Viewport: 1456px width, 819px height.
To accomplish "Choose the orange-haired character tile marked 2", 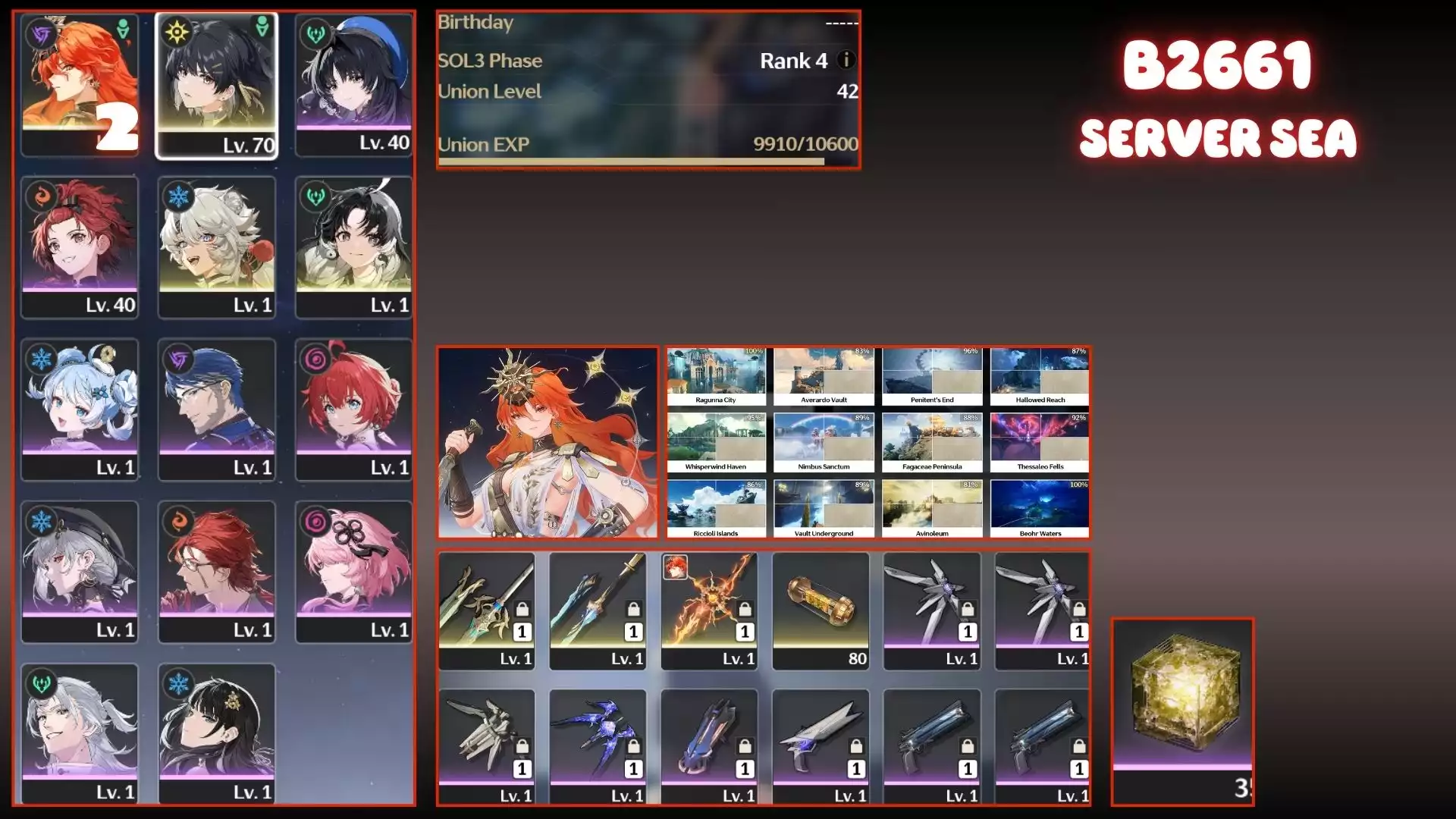I will pyautogui.click(x=80, y=86).
